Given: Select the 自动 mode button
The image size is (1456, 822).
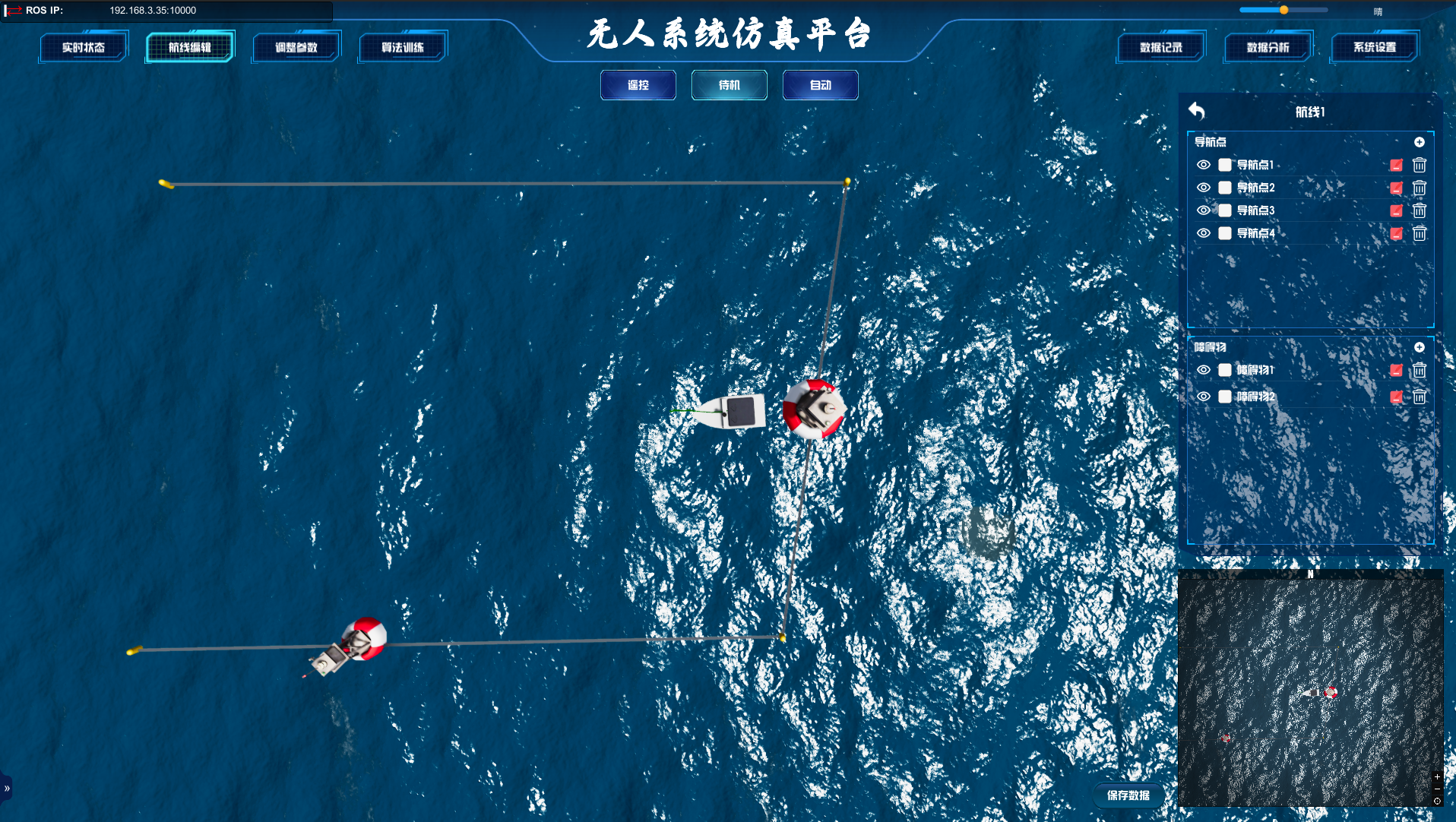Looking at the screenshot, I should tap(820, 84).
